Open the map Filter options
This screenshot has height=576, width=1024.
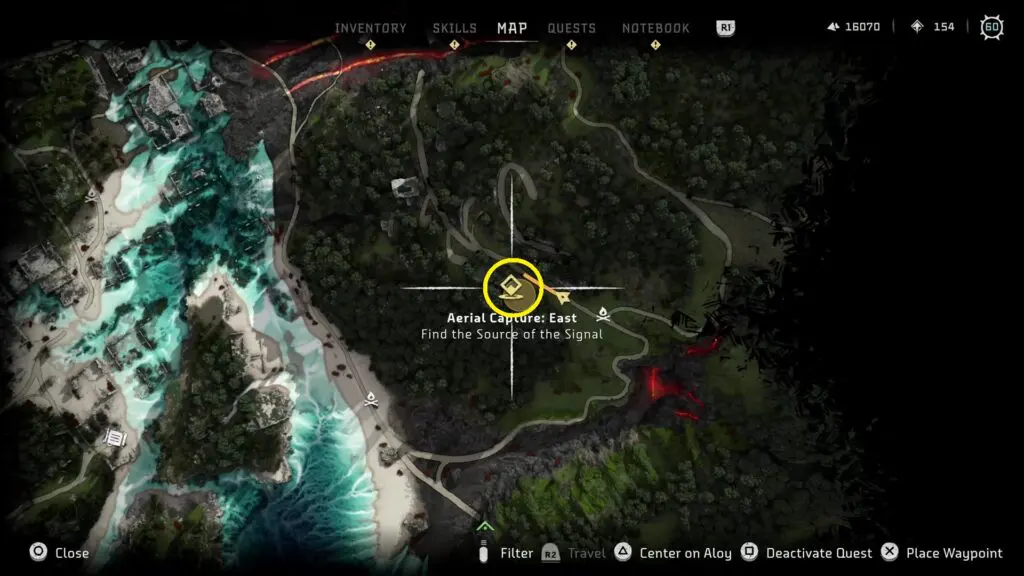506,553
